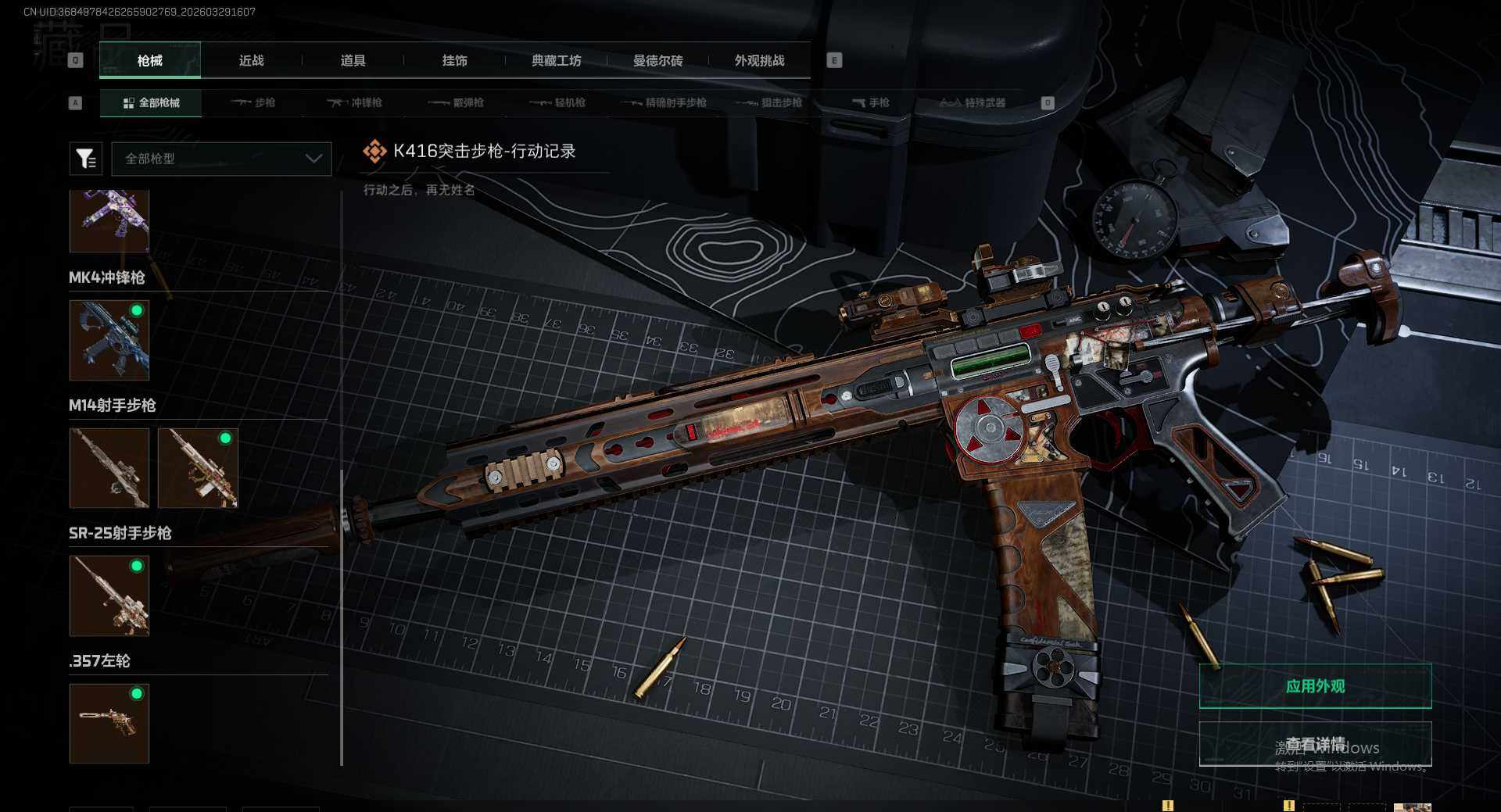Select the 枪械 firearms tab
This screenshot has width=1501, height=812.
150,60
